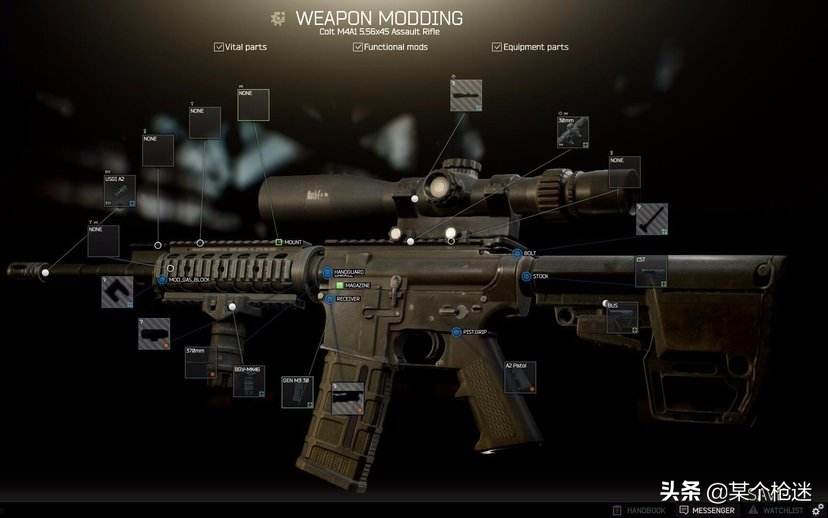
Task: Toggle the Equipment parts checkbox
Action: 497,47
